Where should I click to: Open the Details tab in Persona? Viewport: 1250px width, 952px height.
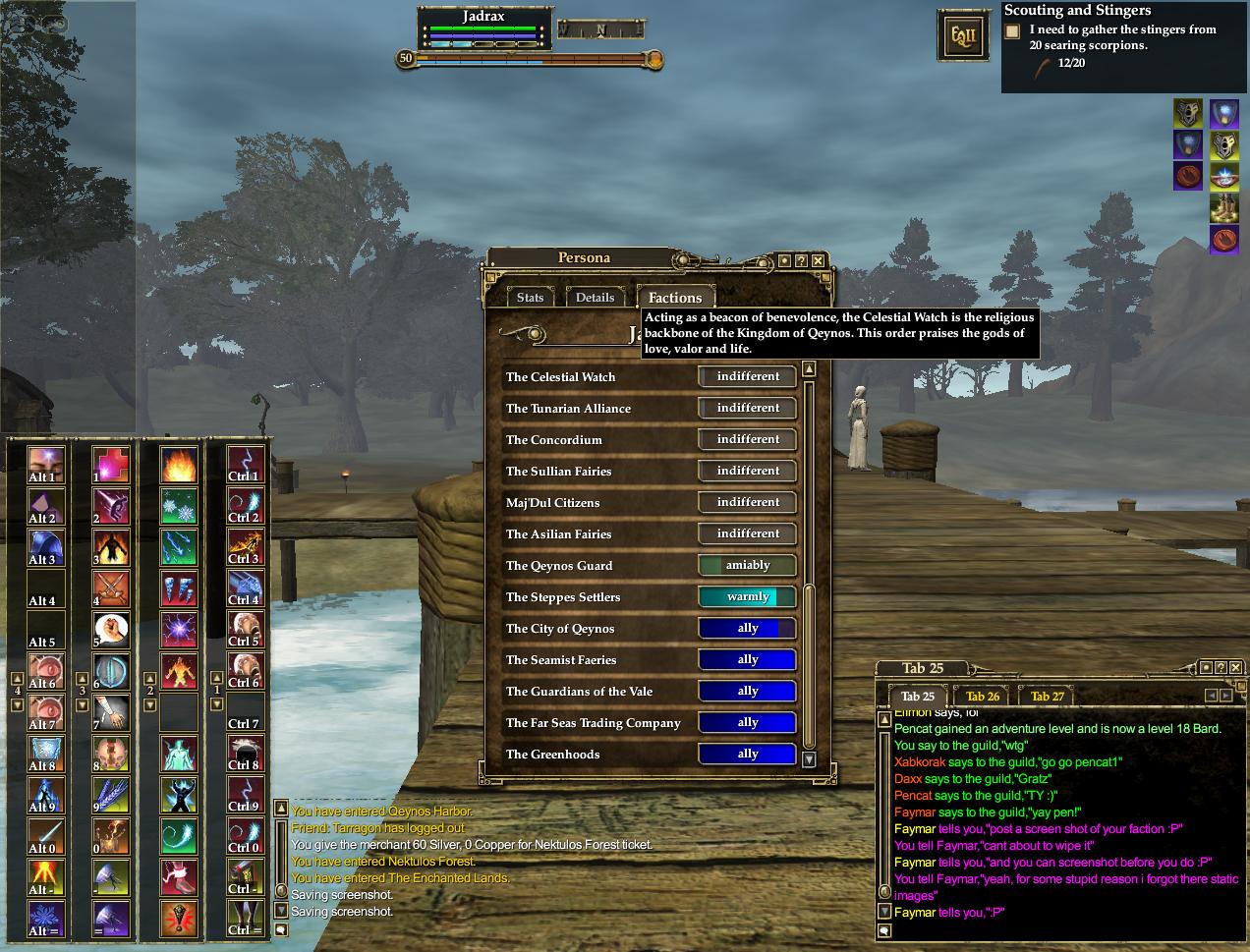[595, 298]
